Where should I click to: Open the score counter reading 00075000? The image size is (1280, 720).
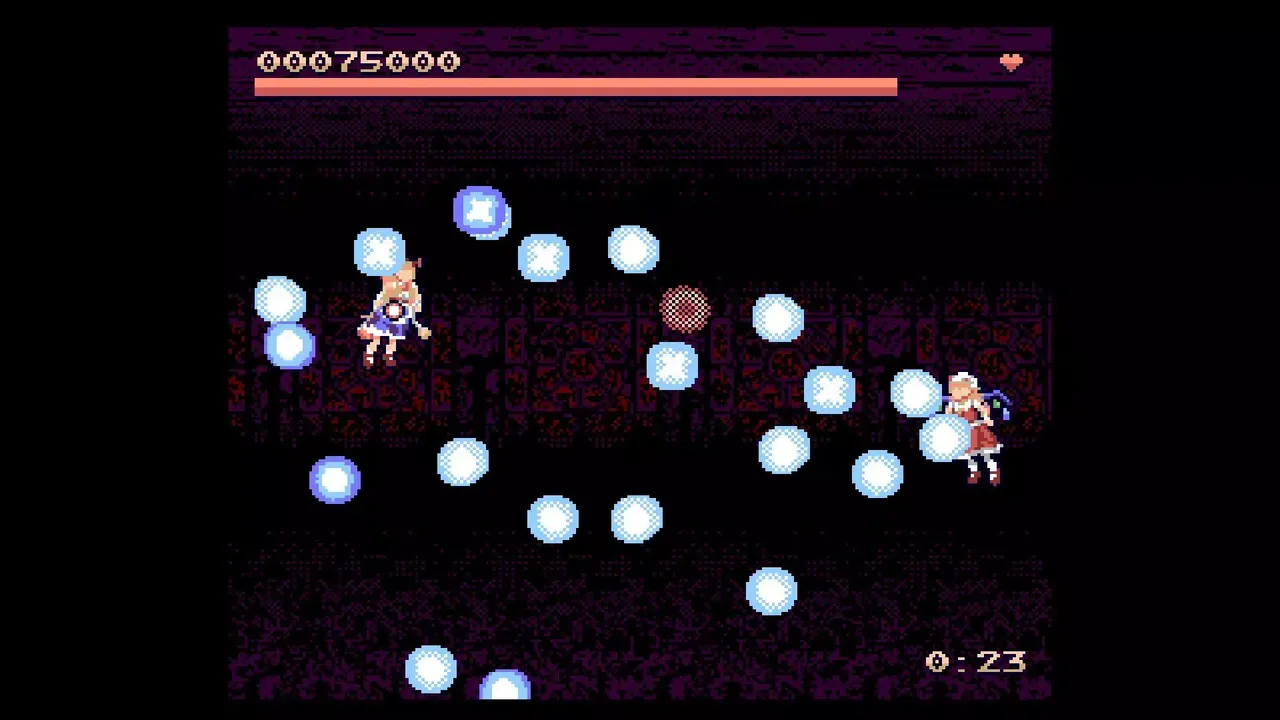click(358, 61)
